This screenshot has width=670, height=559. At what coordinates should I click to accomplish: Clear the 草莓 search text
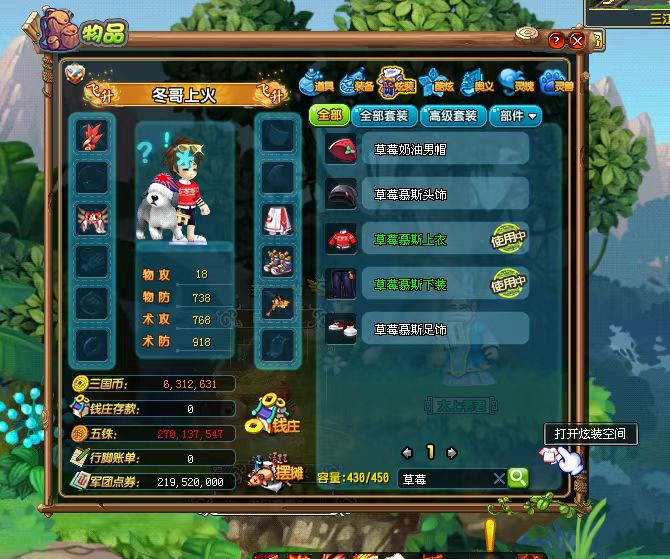click(x=499, y=479)
